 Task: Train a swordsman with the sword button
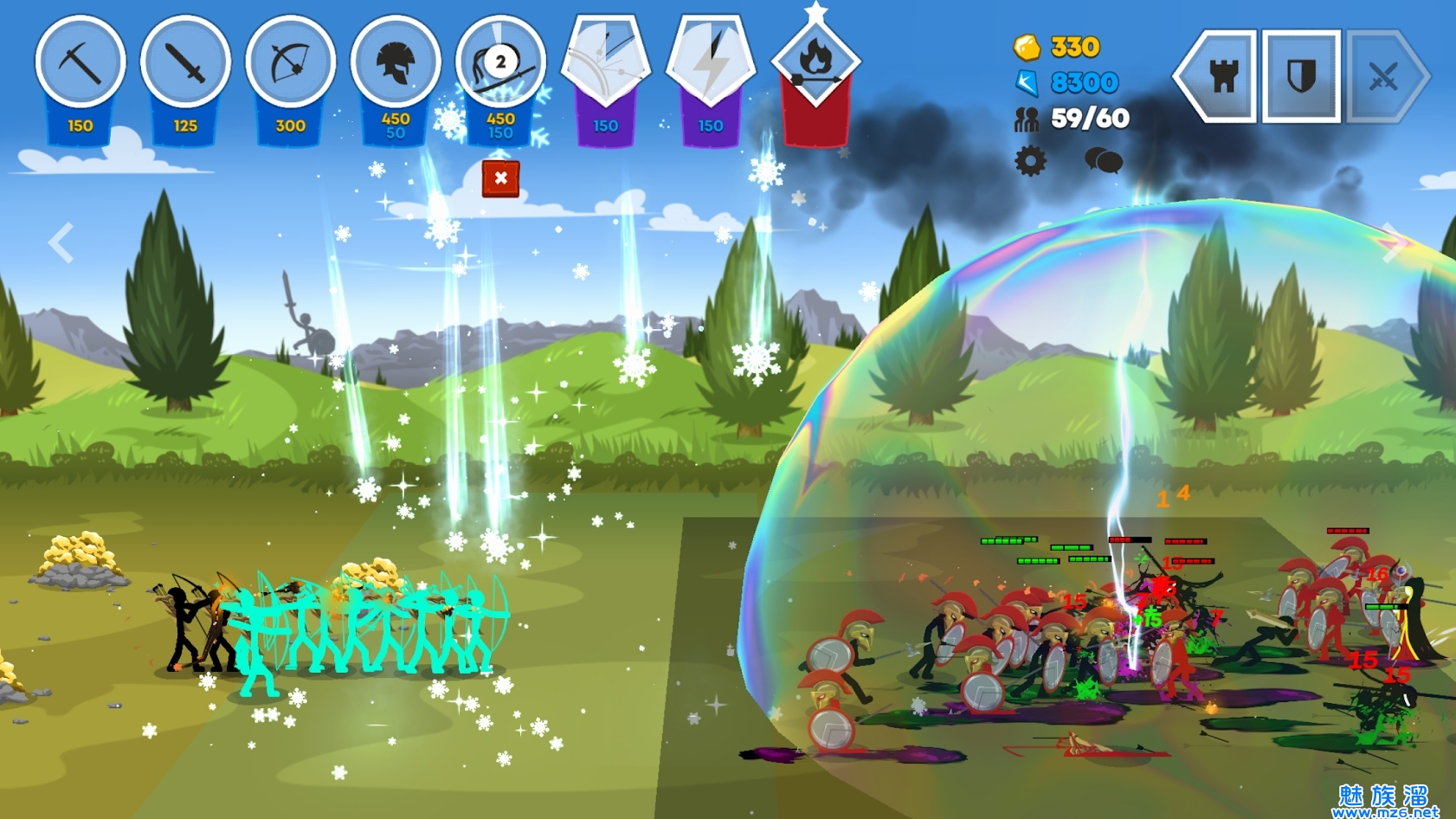(185, 63)
